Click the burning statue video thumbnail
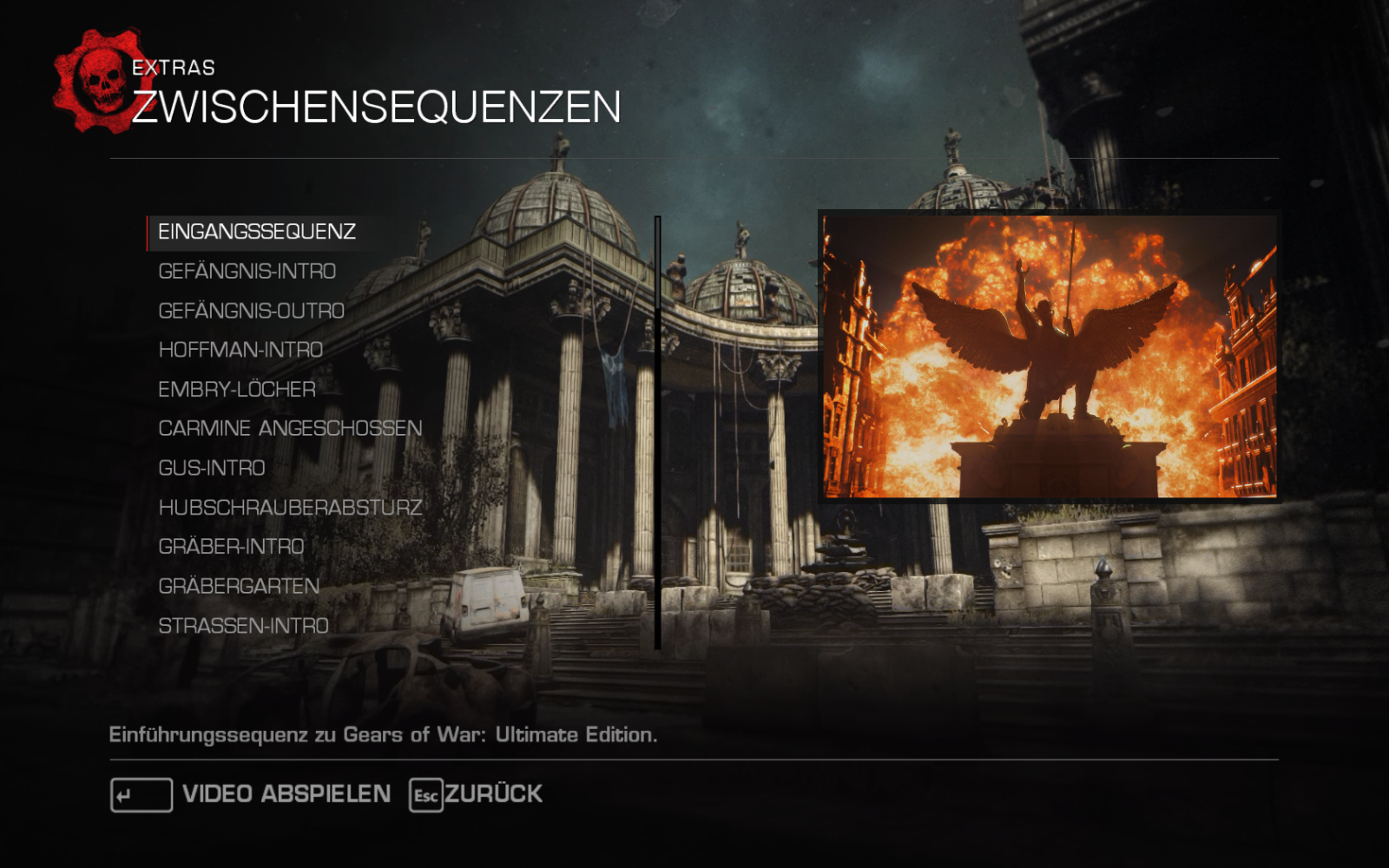 click(x=1049, y=356)
